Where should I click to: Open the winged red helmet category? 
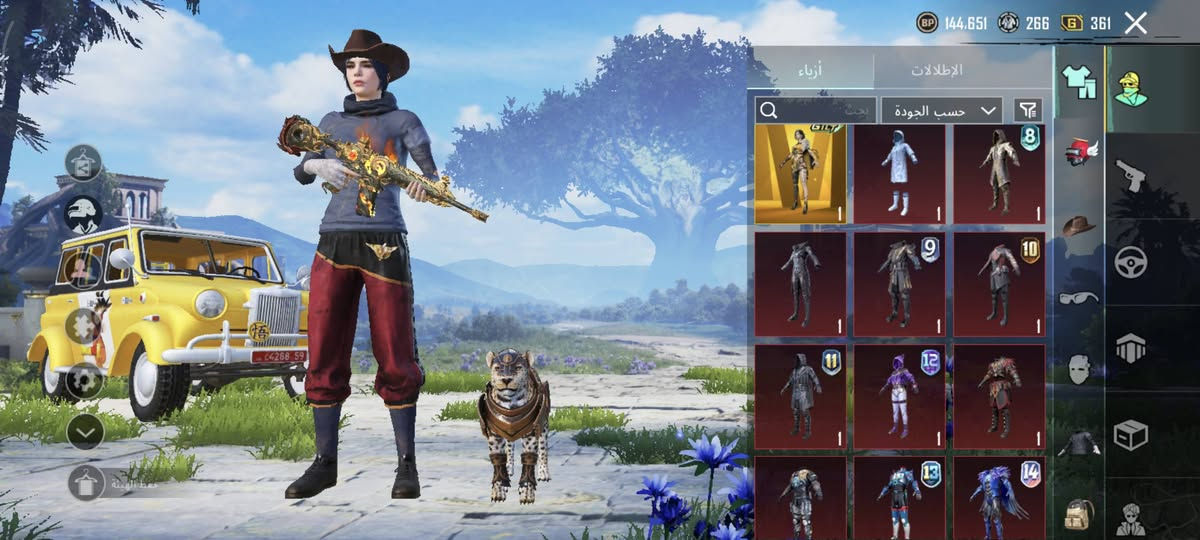tap(1078, 153)
